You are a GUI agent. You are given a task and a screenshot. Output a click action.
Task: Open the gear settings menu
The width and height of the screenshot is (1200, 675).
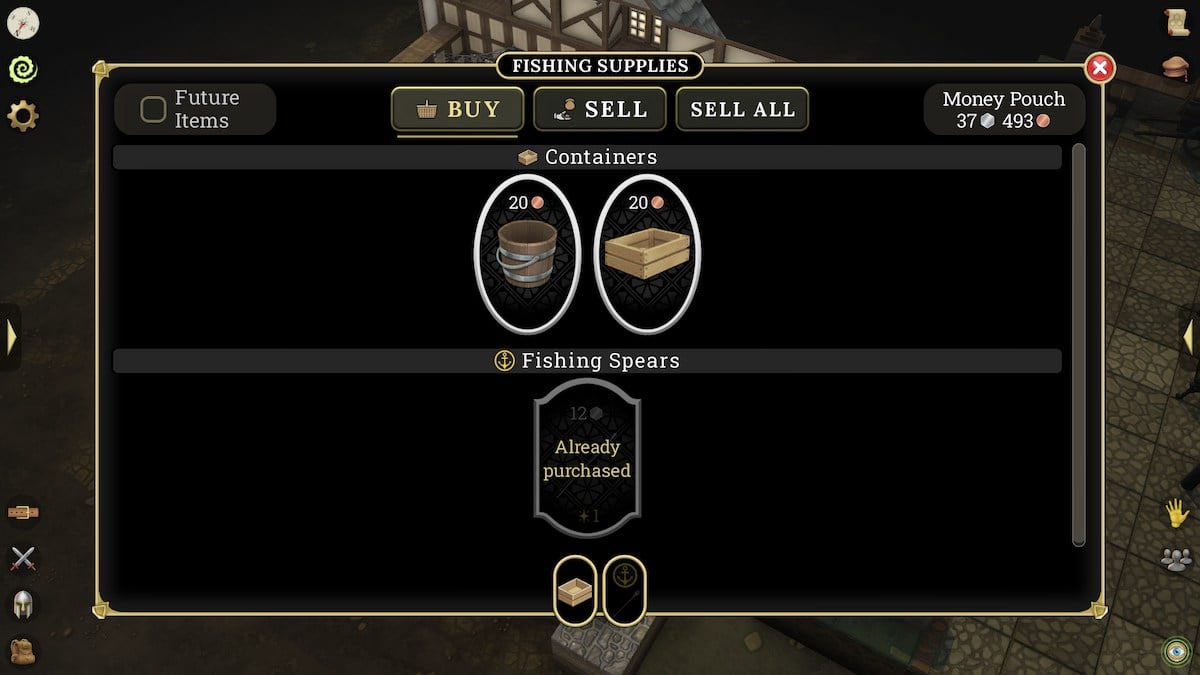[22, 116]
